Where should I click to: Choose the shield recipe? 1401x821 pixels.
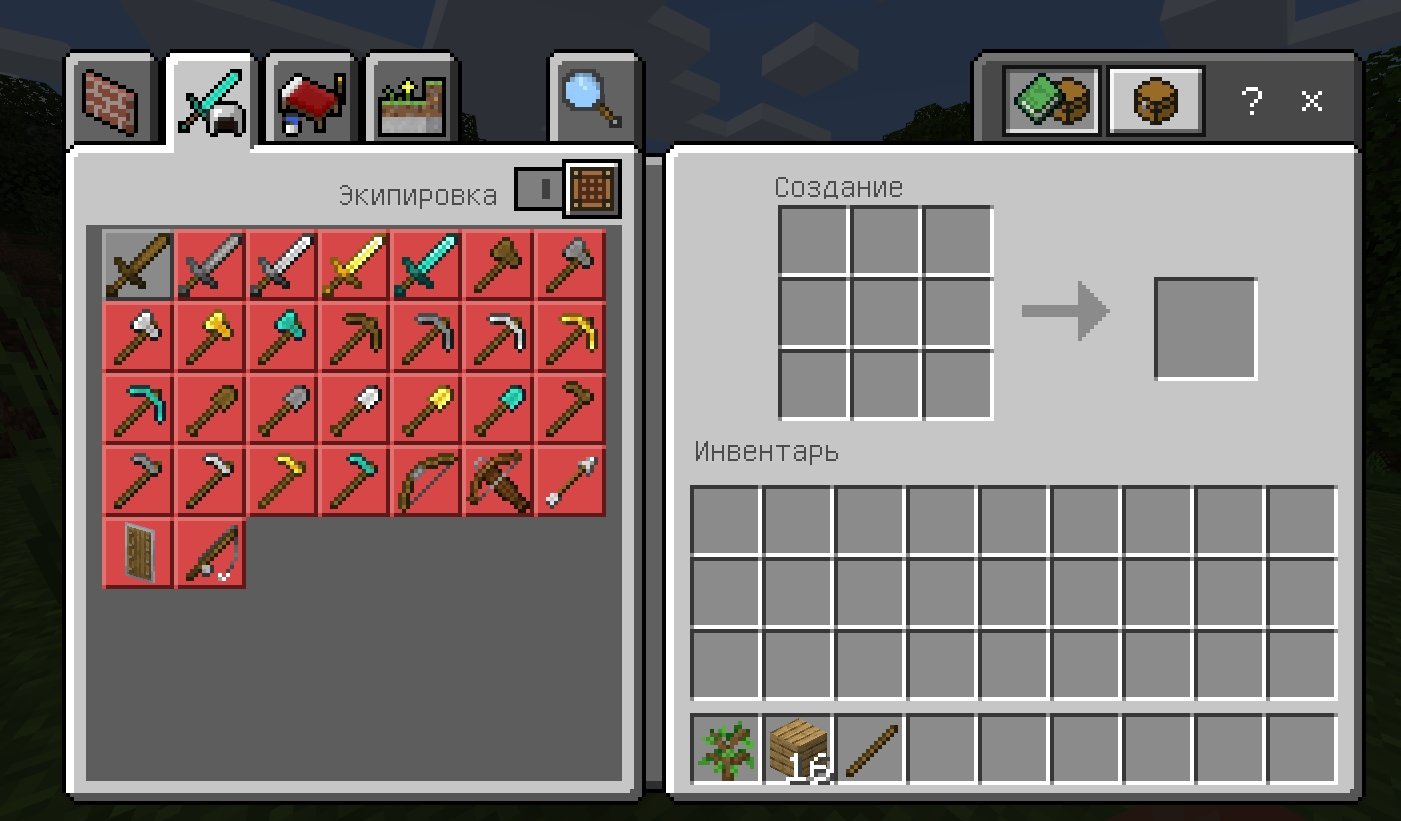[139, 554]
